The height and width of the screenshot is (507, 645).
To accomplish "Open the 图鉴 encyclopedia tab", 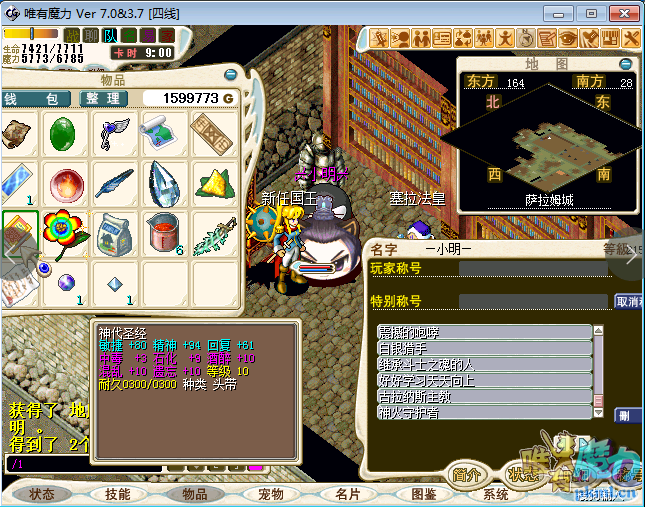I will [423, 494].
